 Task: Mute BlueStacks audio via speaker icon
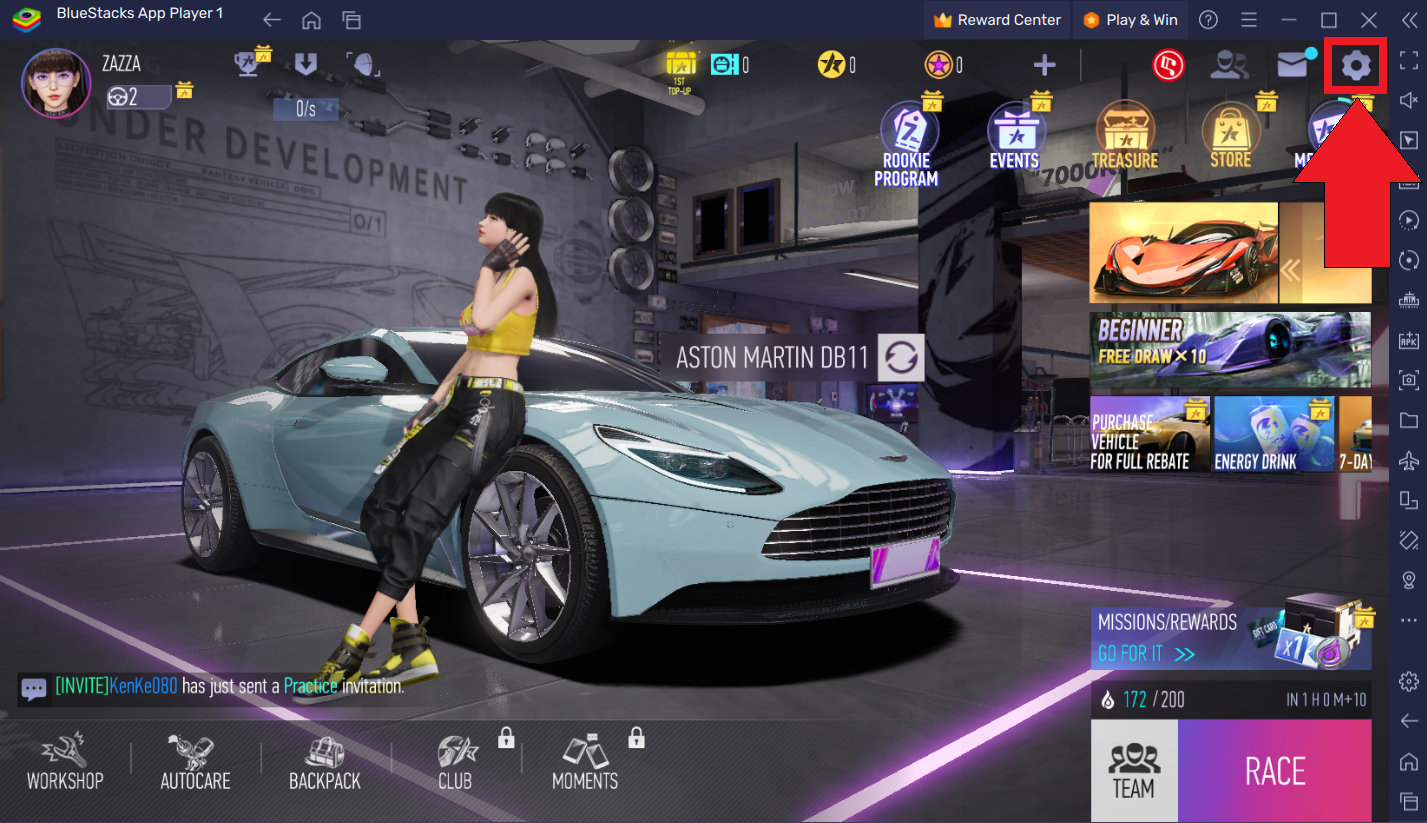coord(1409,100)
